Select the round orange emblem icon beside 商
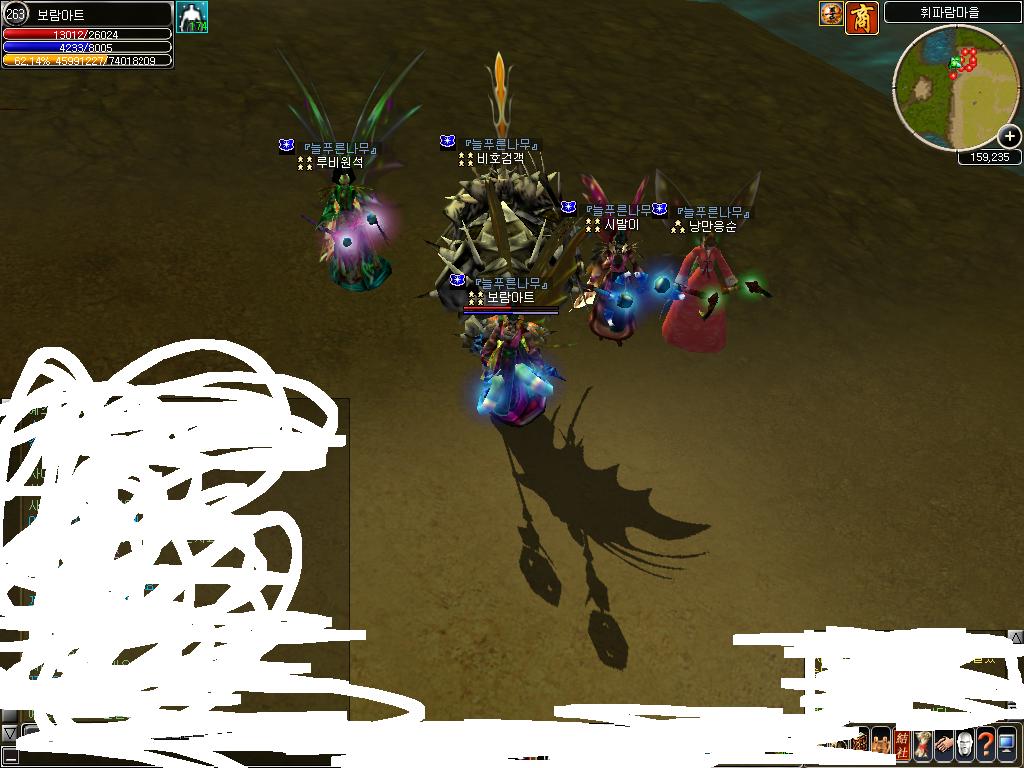Viewport: 1024px width, 768px height. (831, 14)
